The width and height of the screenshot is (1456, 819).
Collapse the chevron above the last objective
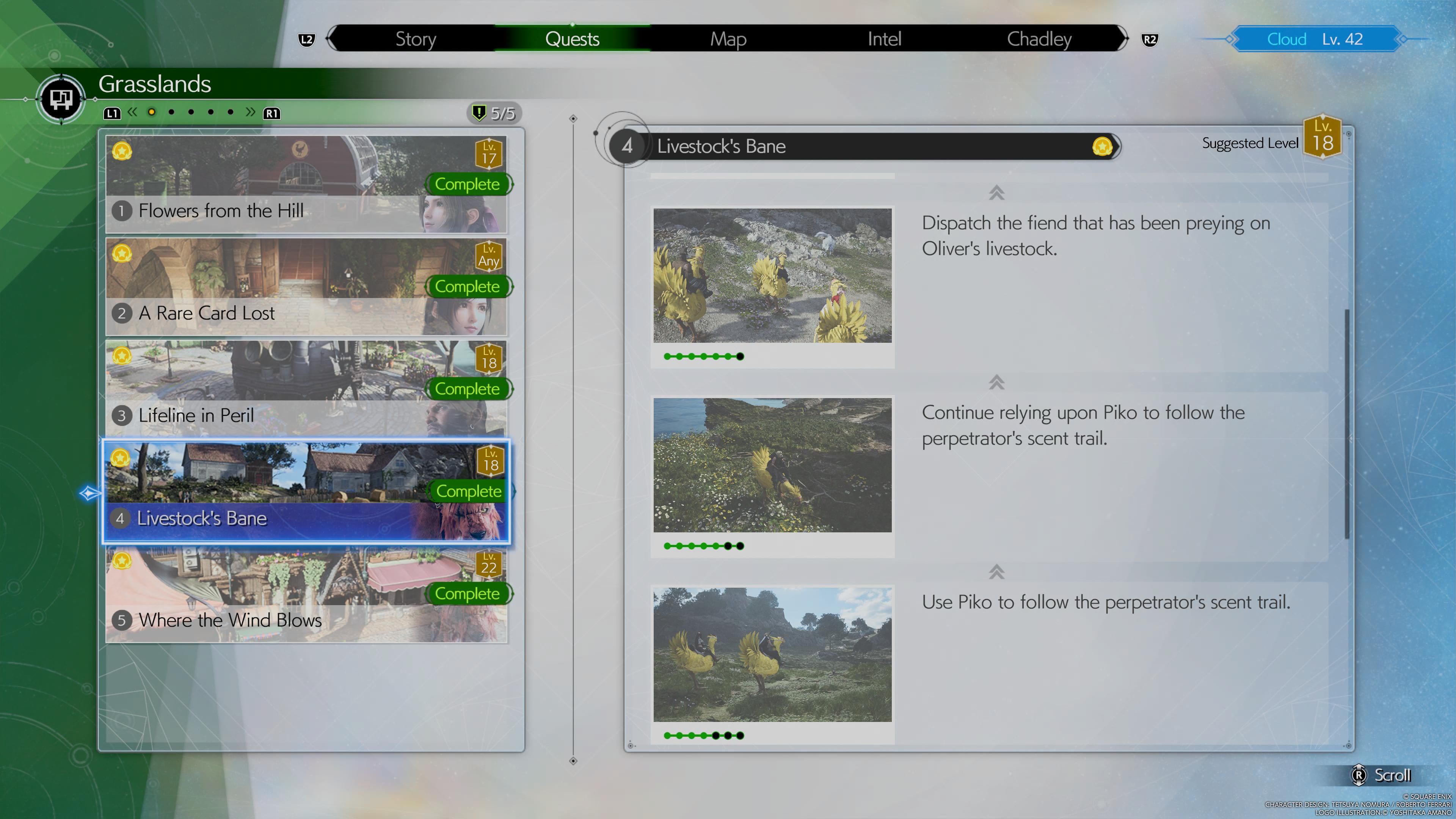998,572
